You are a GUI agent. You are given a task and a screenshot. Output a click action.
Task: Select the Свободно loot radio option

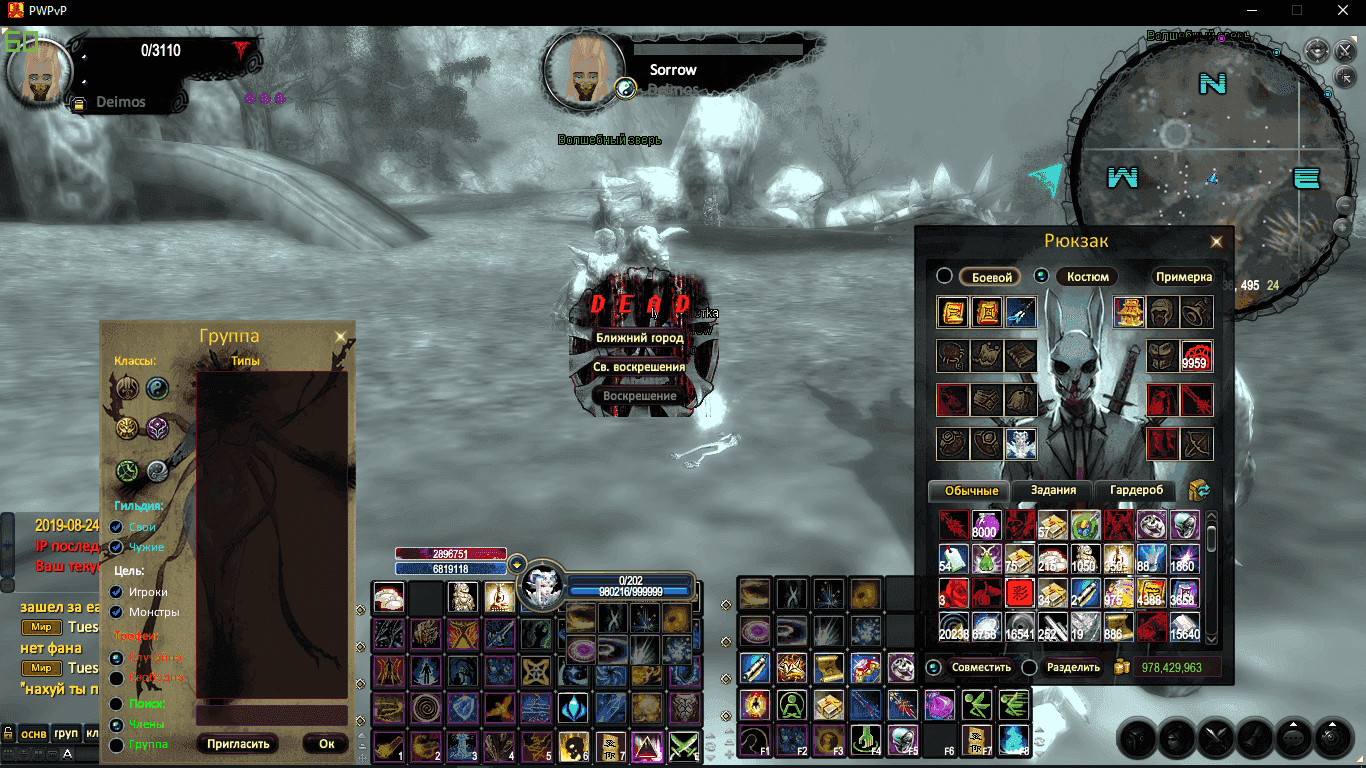point(117,678)
